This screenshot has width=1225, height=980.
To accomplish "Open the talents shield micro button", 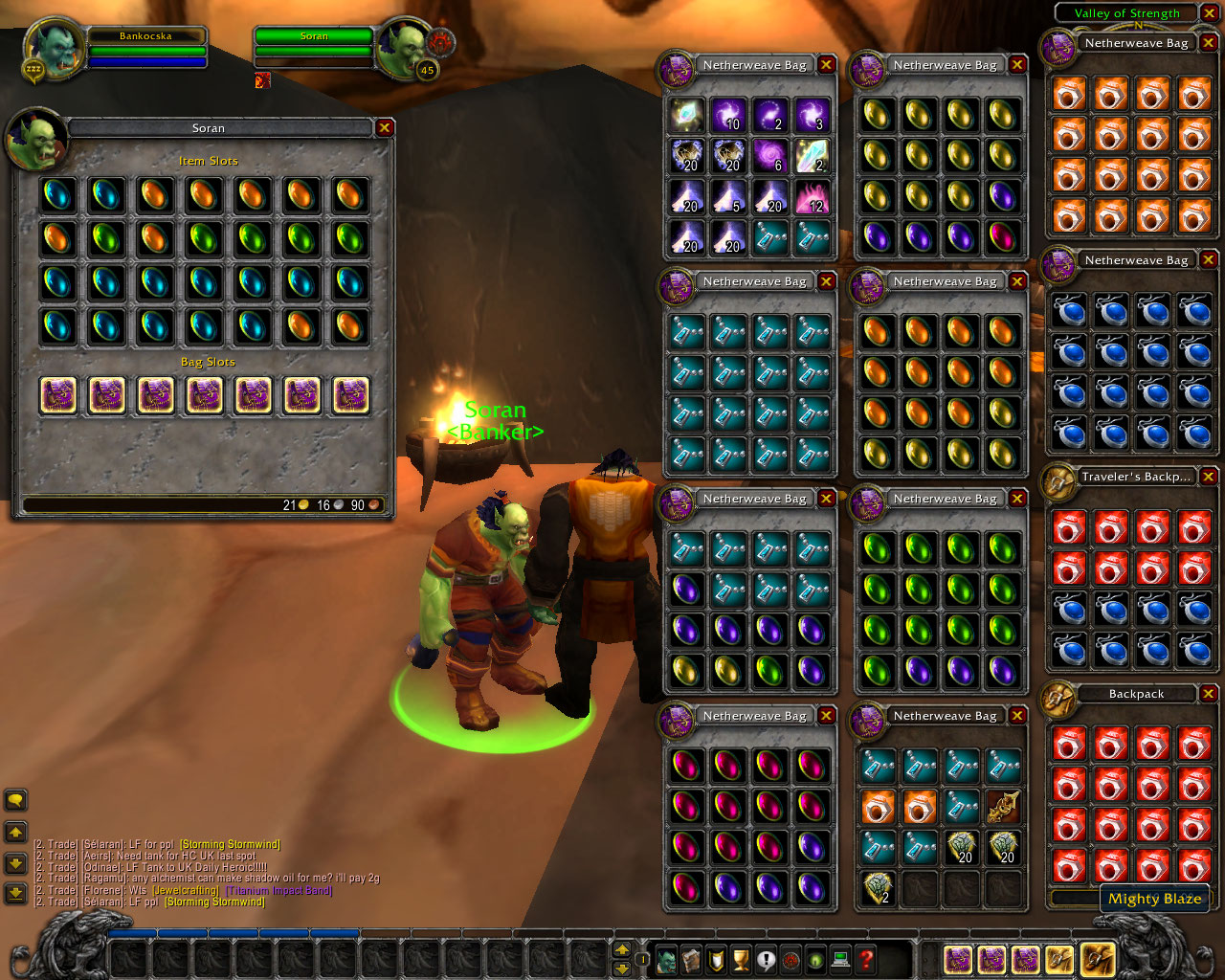I will [716, 959].
